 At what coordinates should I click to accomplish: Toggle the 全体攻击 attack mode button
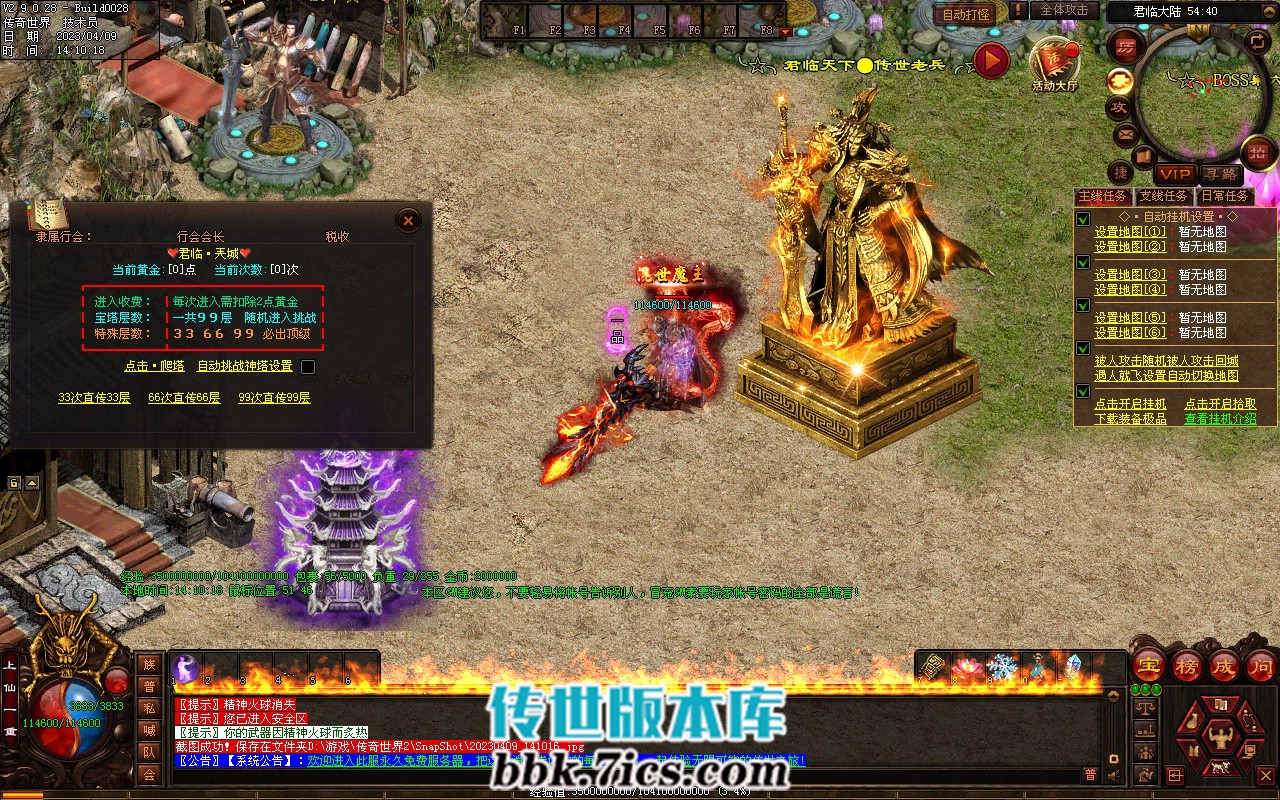1064,10
